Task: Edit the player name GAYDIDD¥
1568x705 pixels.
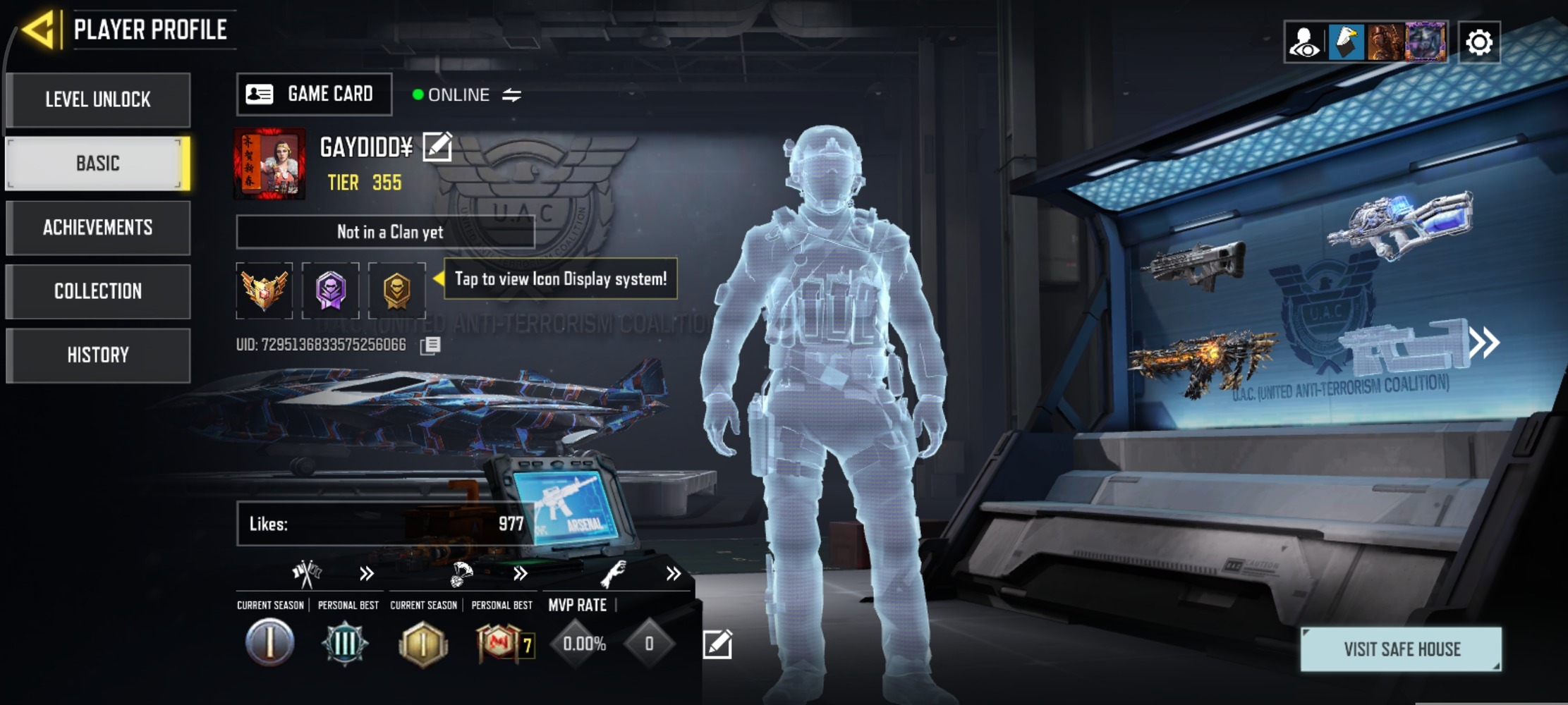Action: click(x=437, y=147)
